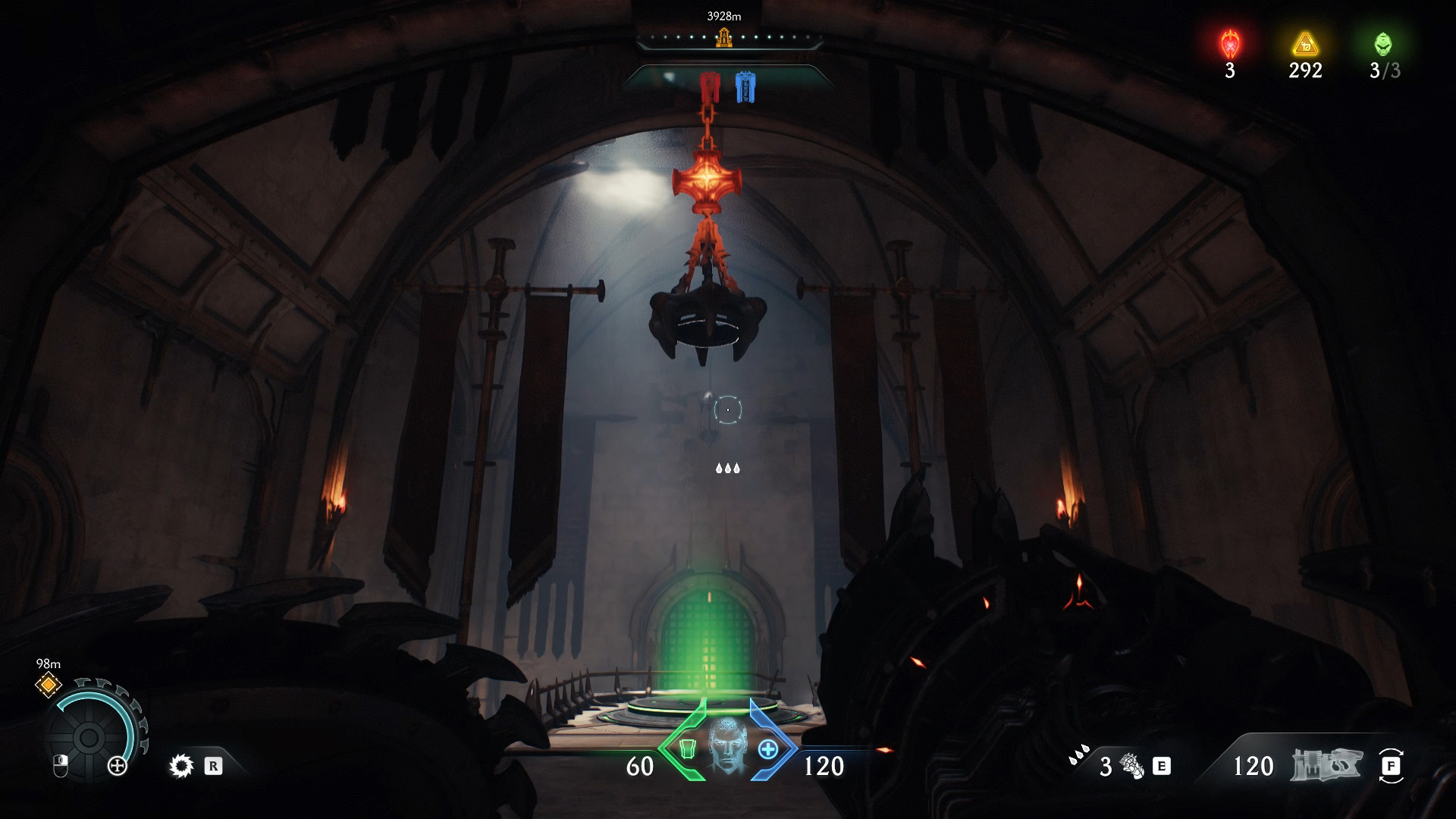Select the spiked gauntlet melee icon

pos(1131,766)
